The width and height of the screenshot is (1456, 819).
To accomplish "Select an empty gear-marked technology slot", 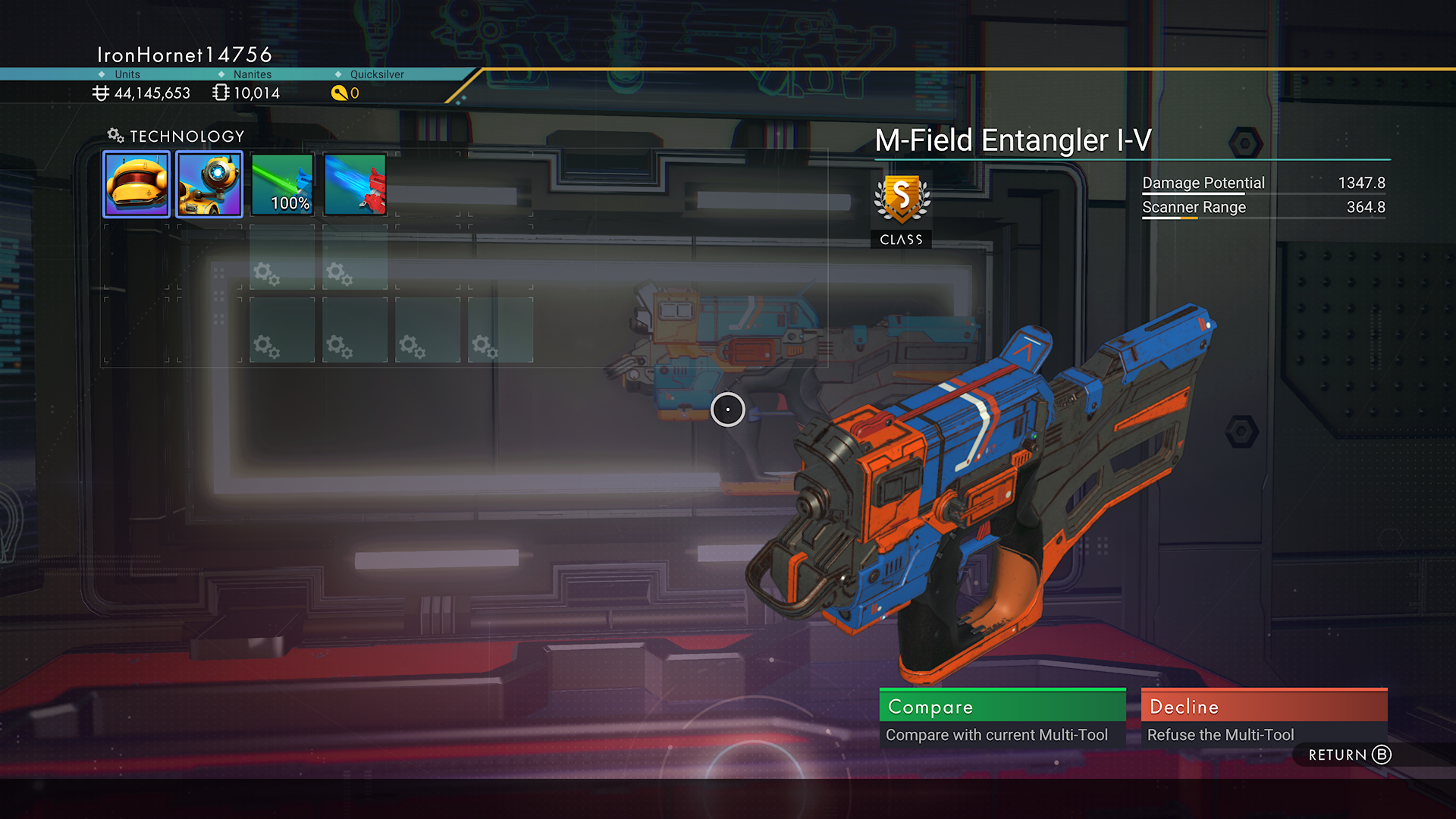I will [281, 329].
